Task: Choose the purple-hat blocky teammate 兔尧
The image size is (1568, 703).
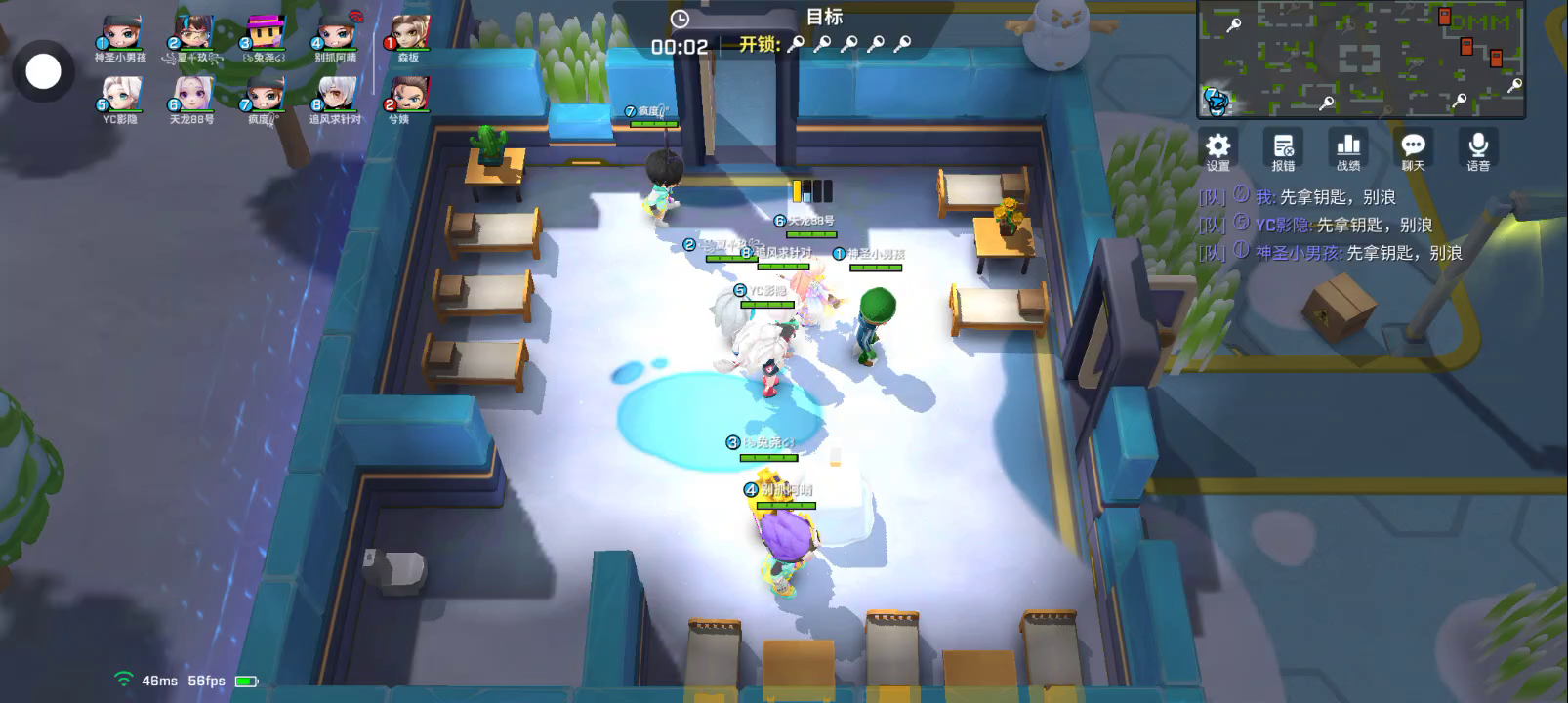Action: coord(265,34)
